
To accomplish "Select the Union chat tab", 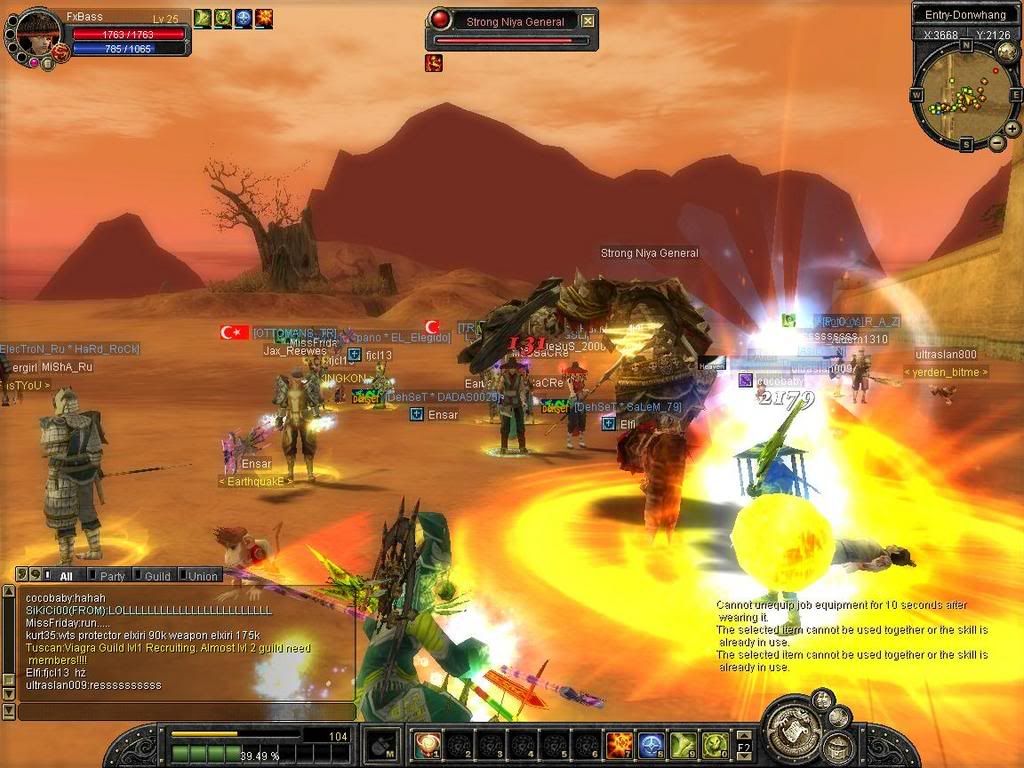I will click(204, 576).
